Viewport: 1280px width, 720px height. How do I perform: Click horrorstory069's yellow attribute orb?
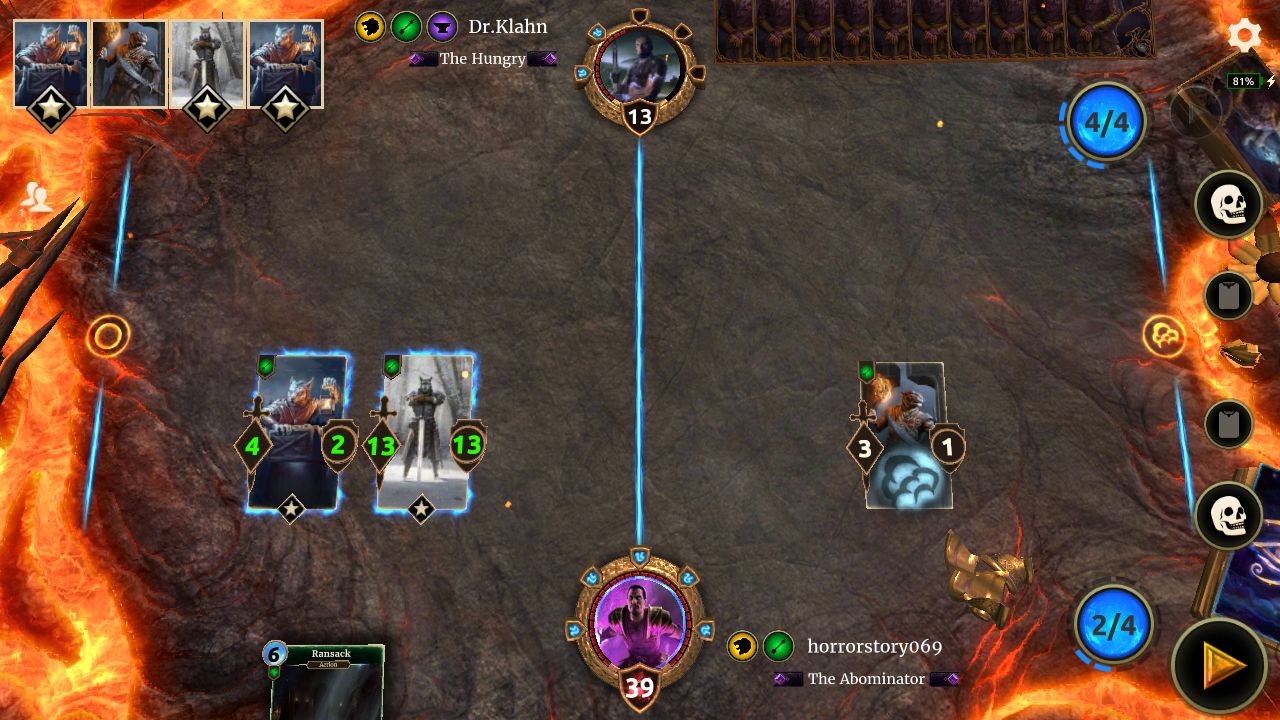(740, 647)
